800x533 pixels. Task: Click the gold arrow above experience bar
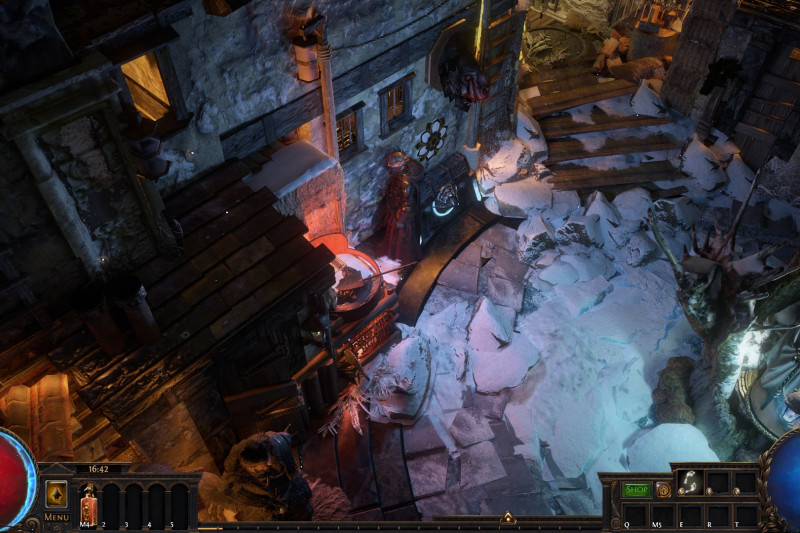pyautogui.click(x=507, y=518)
